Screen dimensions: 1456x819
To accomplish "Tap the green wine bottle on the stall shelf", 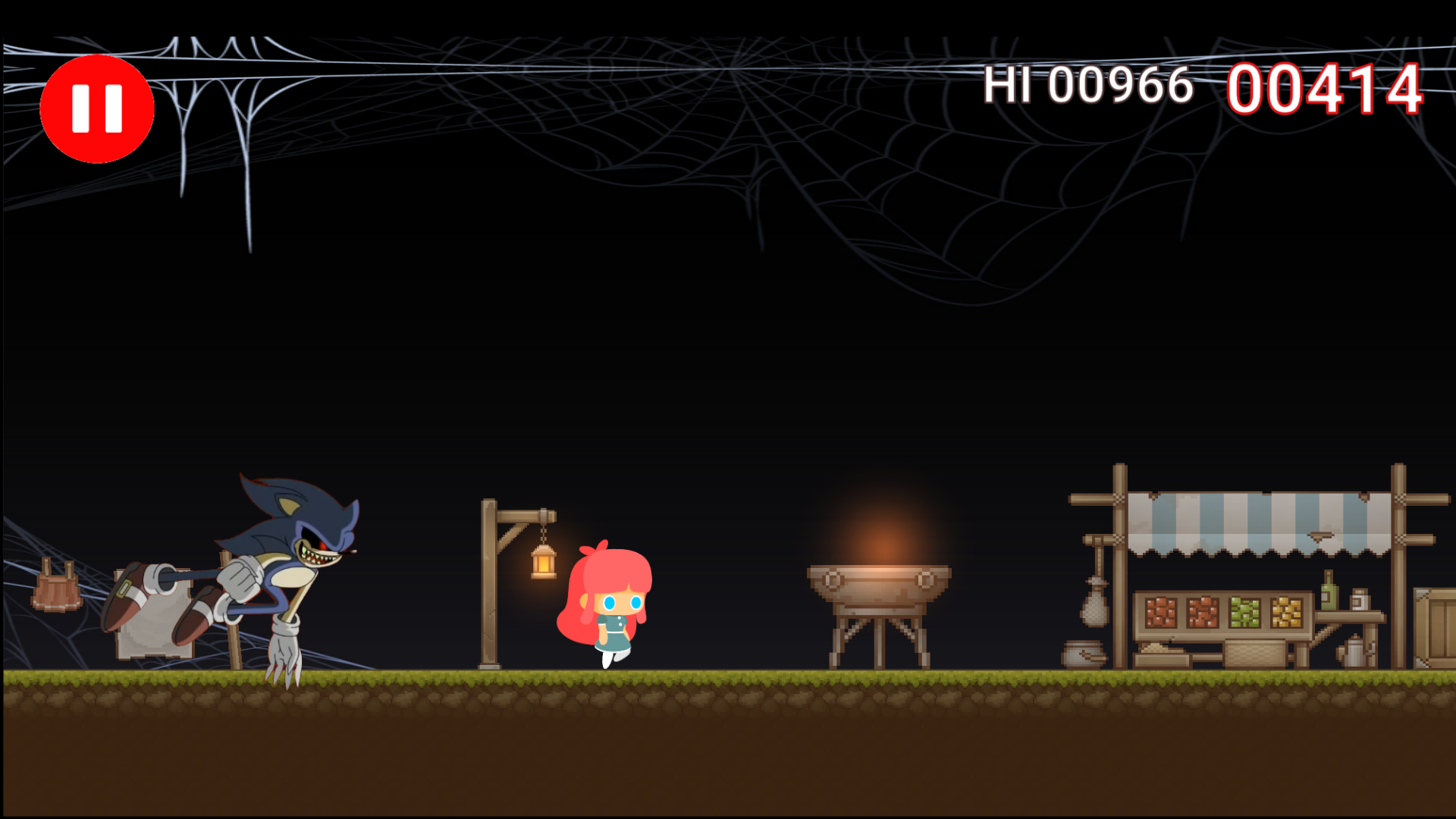I will [x=1328, y=595].
